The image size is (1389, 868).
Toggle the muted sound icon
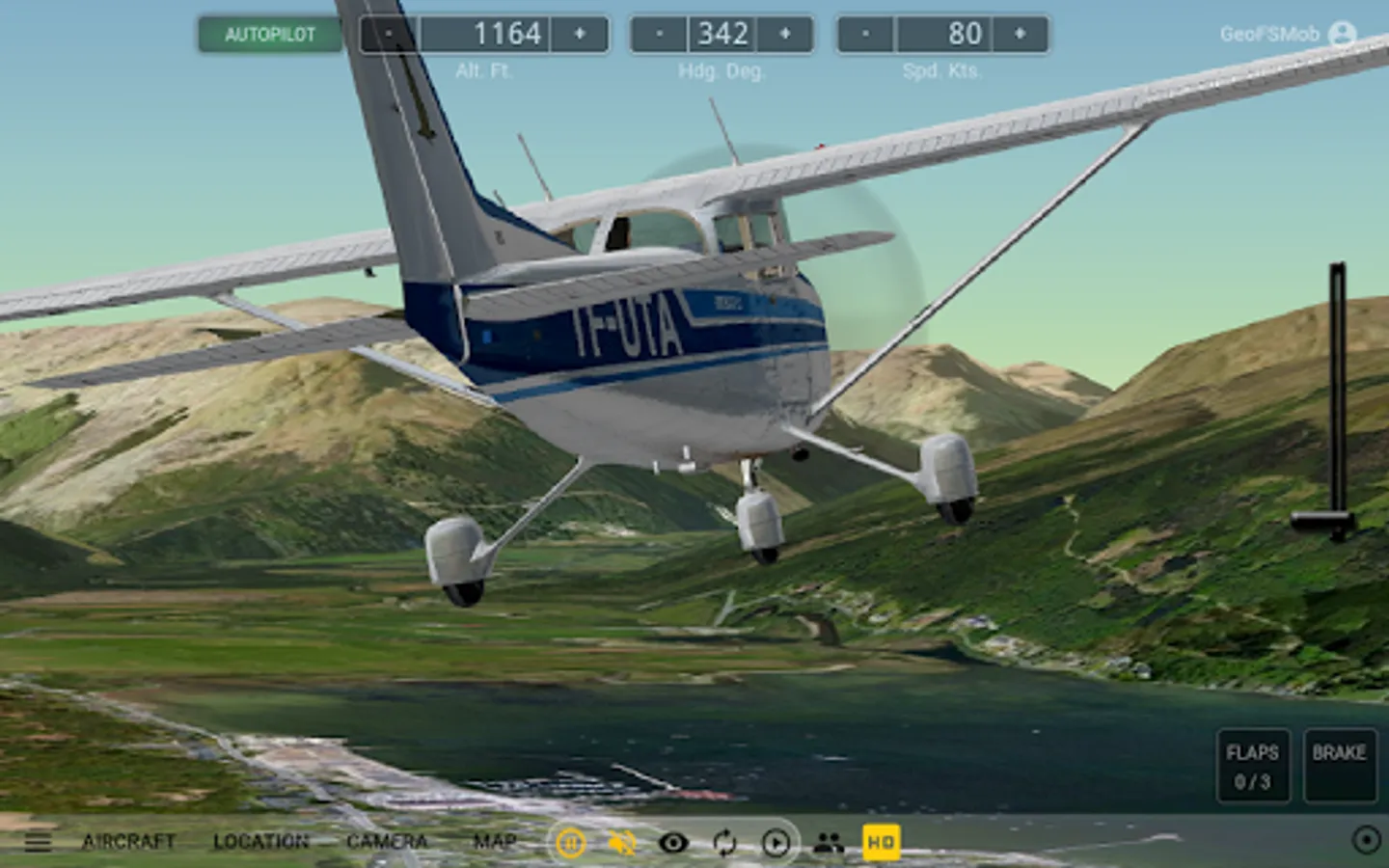pyautogui.click(x=622, y=844)
